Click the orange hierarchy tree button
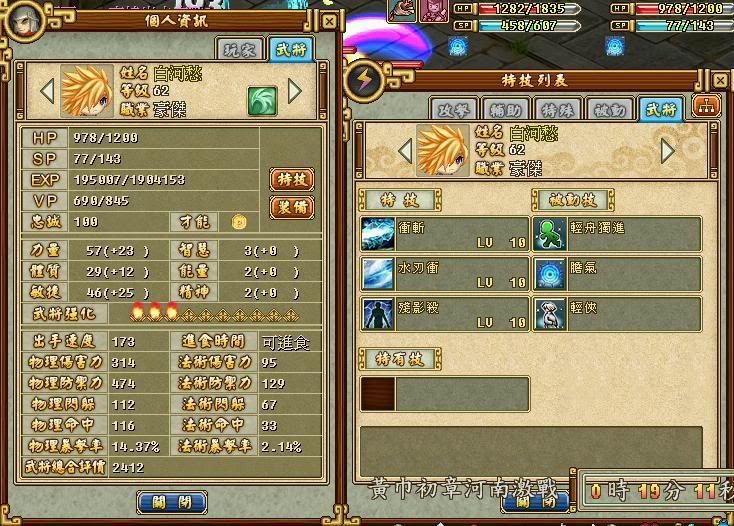The width and height of the screenshot is (734, 526). (x=706, y=108)
